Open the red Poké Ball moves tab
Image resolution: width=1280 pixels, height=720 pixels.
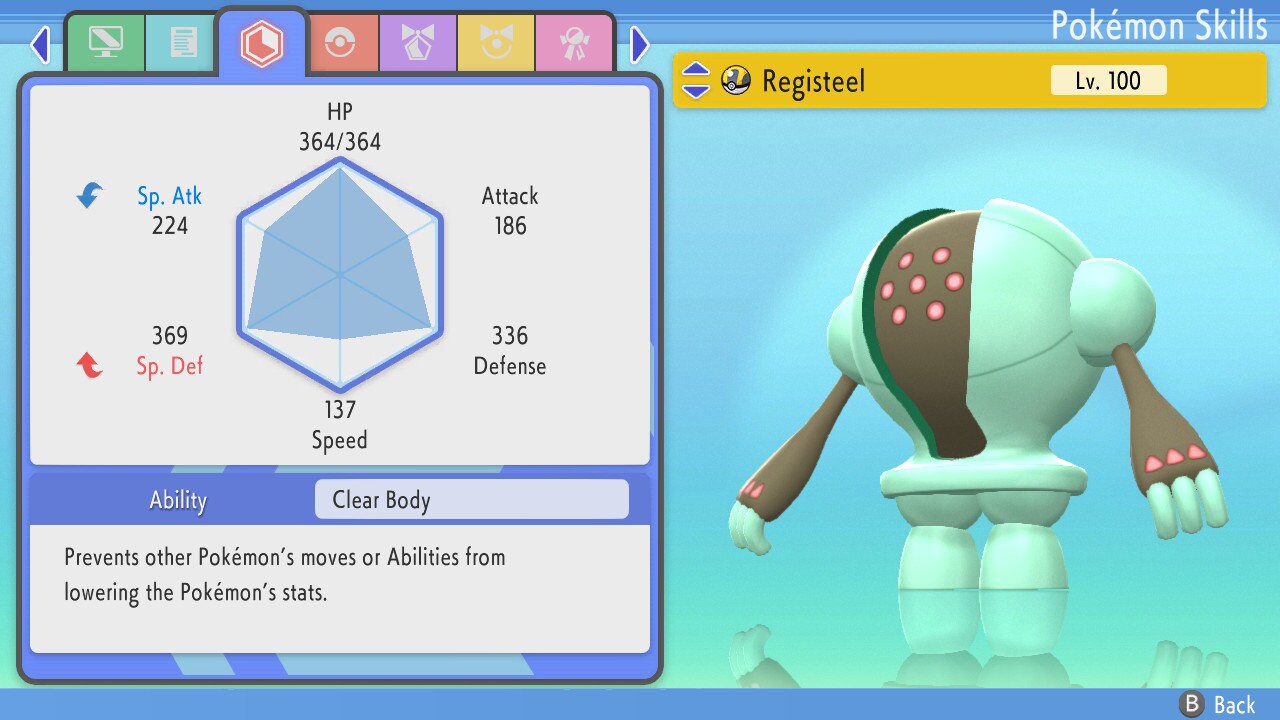(341, 43)
